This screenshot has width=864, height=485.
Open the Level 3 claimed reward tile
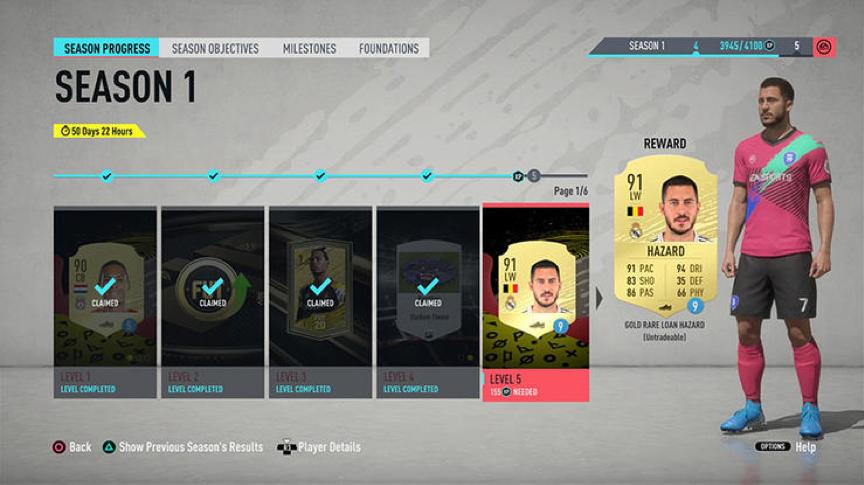point(320,301)
